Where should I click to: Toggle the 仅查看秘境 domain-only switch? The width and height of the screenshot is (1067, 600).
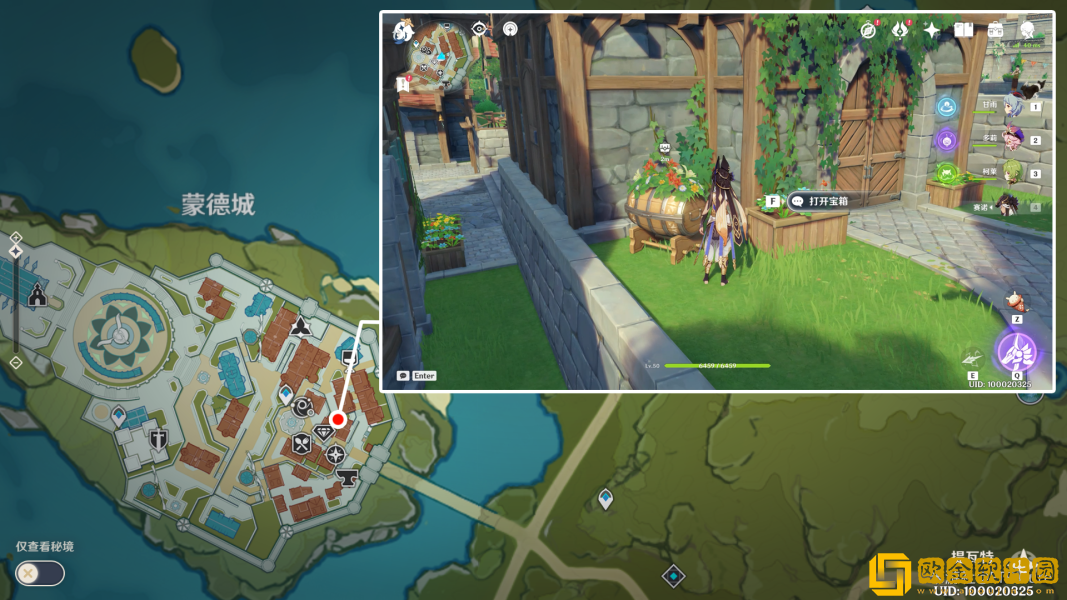pyautogui.click(x=40, y=573)
